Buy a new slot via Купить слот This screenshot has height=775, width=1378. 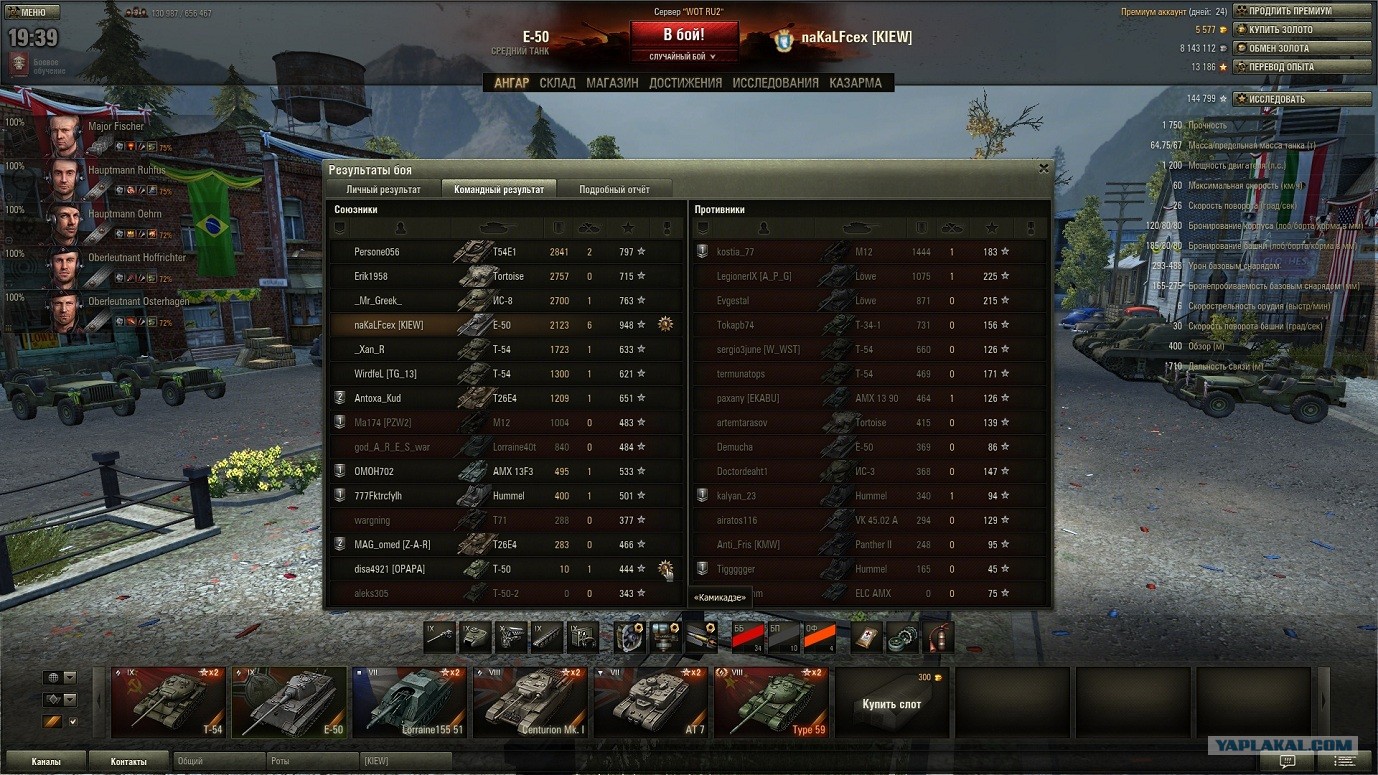[891, 703]
